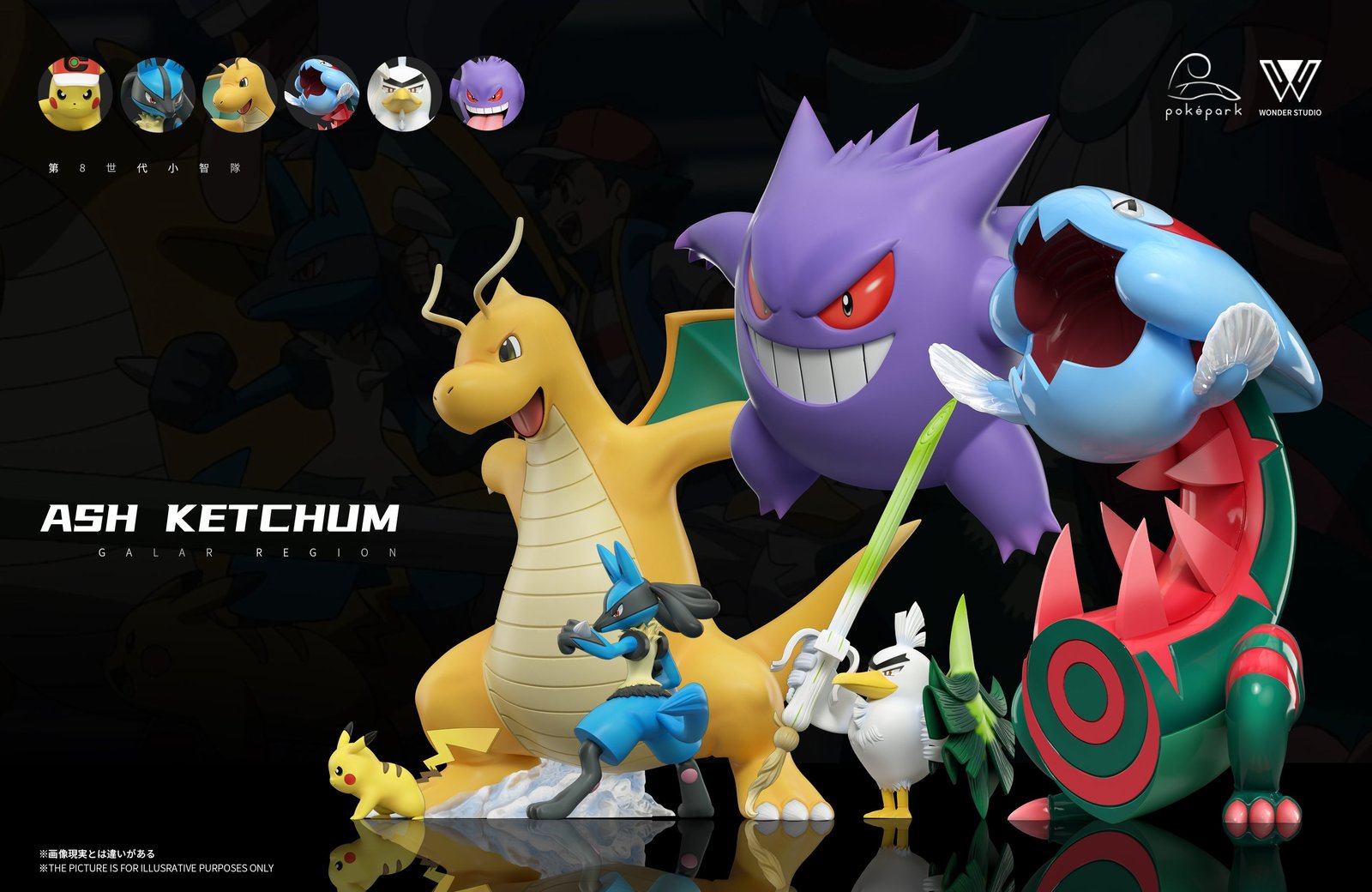
Task: Click the Poképark logo
Action: pos(1203,87)
